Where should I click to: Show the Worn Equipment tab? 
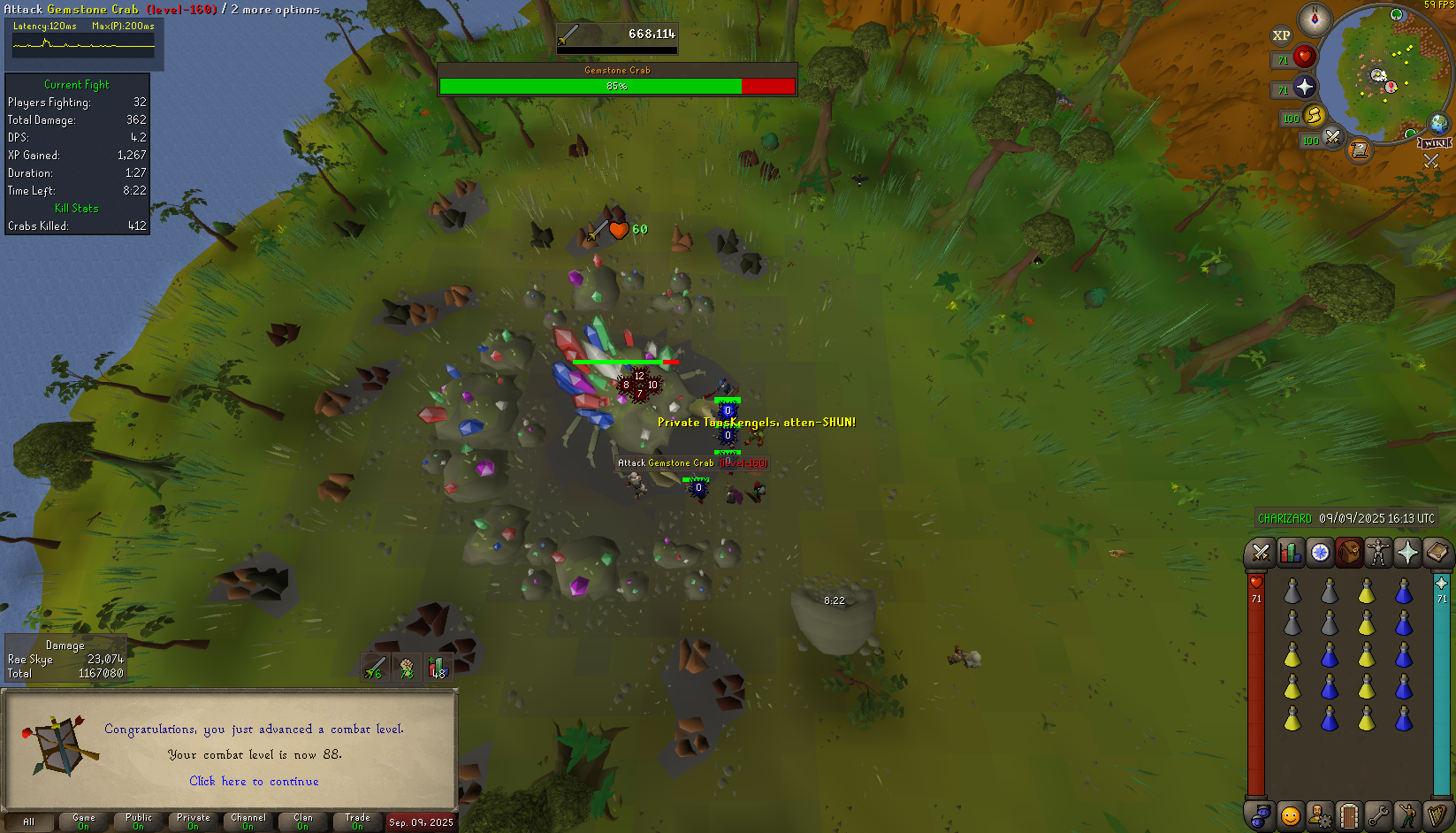(1378, 553)
